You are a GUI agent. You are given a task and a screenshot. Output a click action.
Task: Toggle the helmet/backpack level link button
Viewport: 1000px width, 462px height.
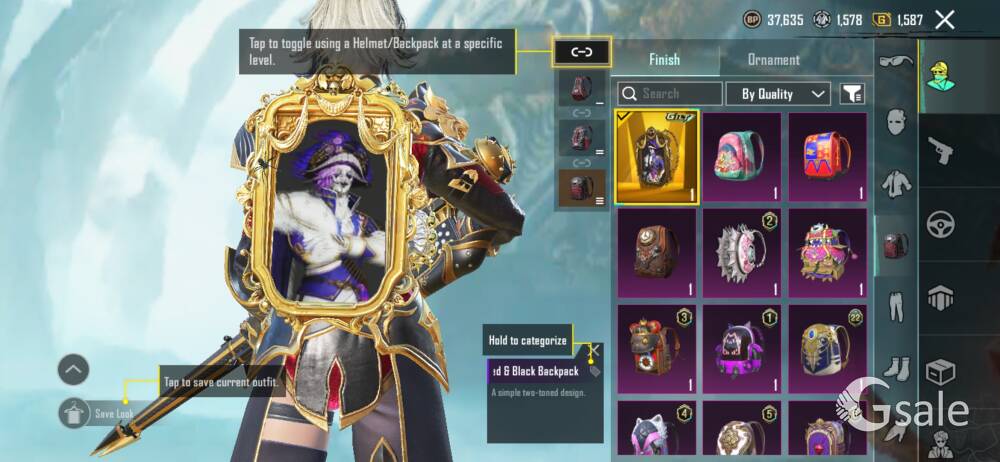tap(581, 51)
